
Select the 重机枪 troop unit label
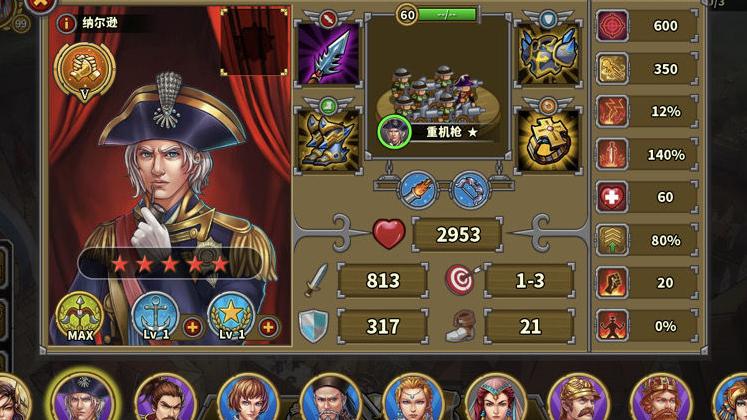coord(444,131)
